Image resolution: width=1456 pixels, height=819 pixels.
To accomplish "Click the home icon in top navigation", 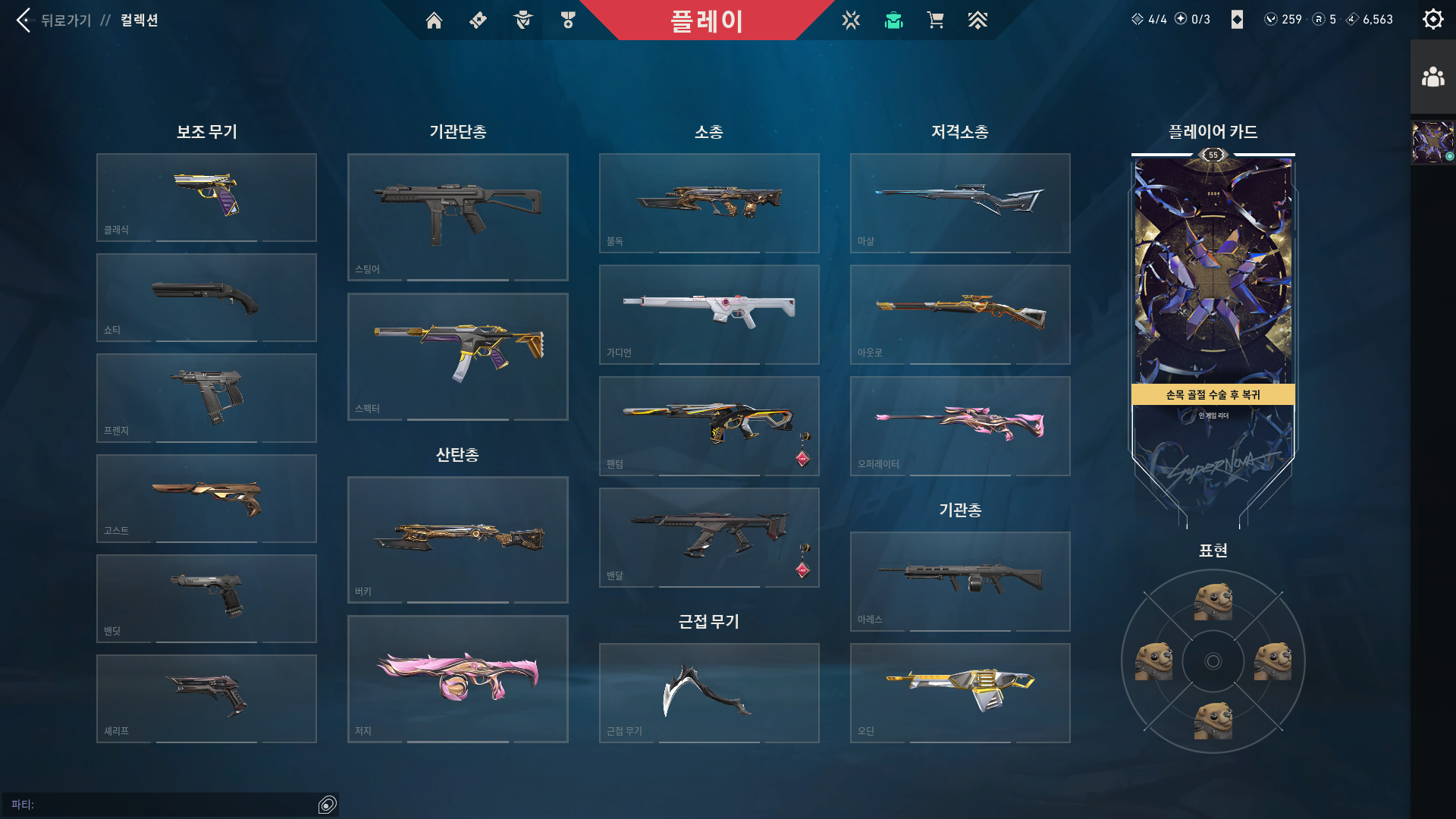I will pos(435,20).
